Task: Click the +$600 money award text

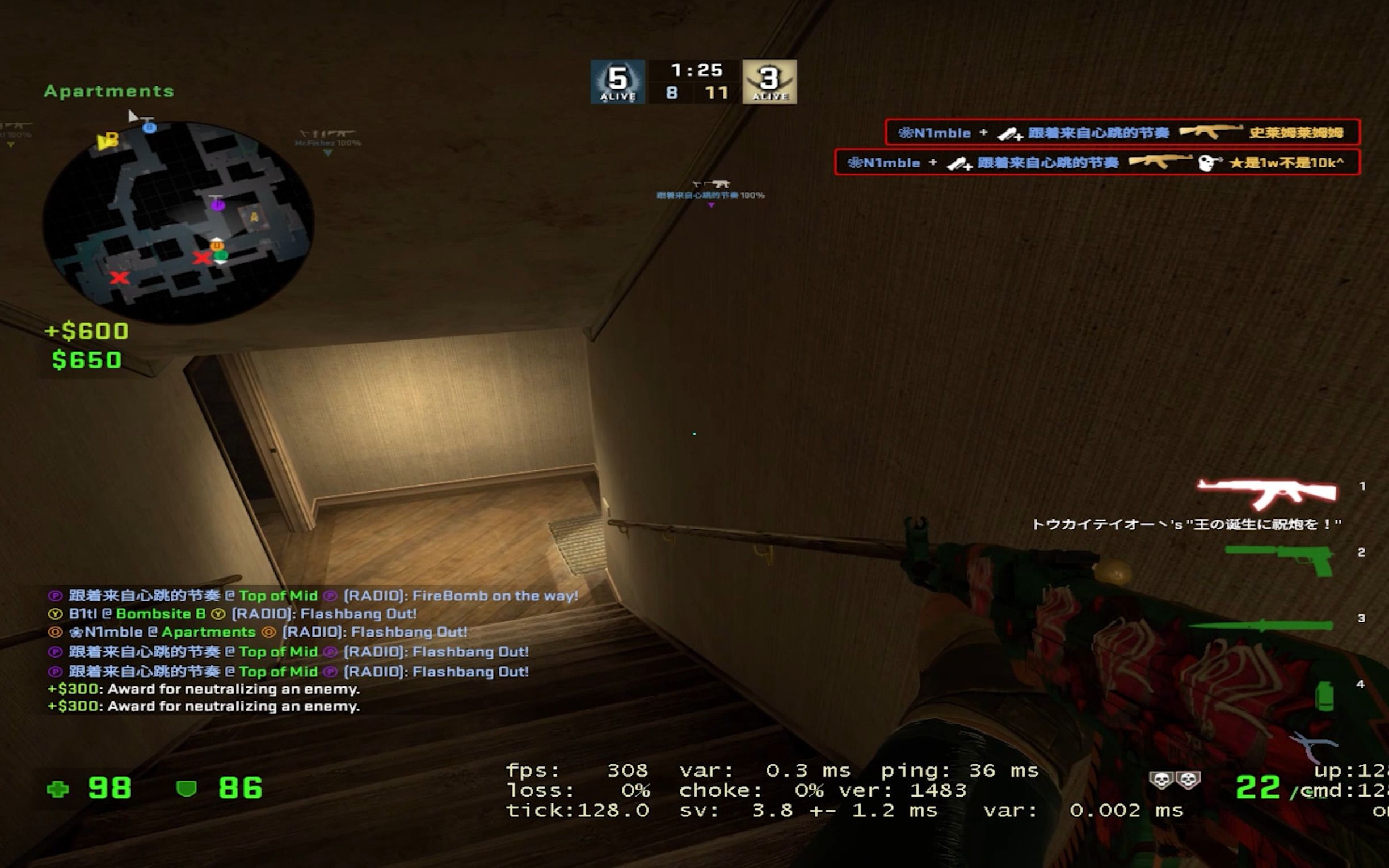Action: 86,331
